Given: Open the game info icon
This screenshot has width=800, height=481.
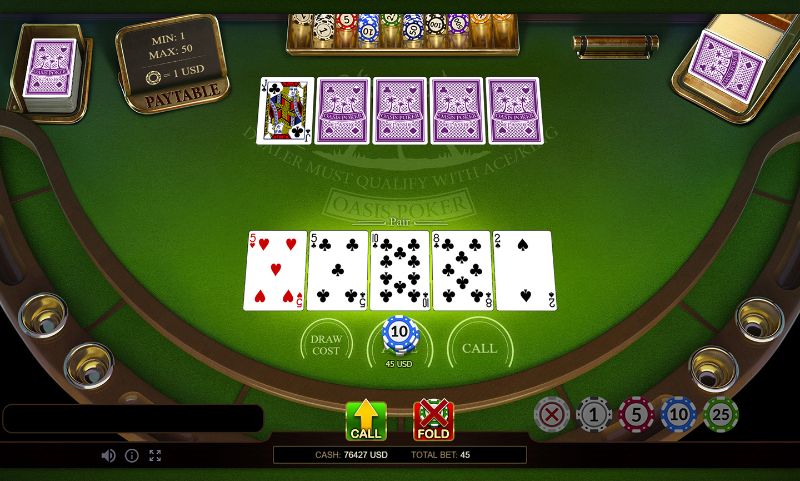Looking at the screenshot, I should 131,455.
